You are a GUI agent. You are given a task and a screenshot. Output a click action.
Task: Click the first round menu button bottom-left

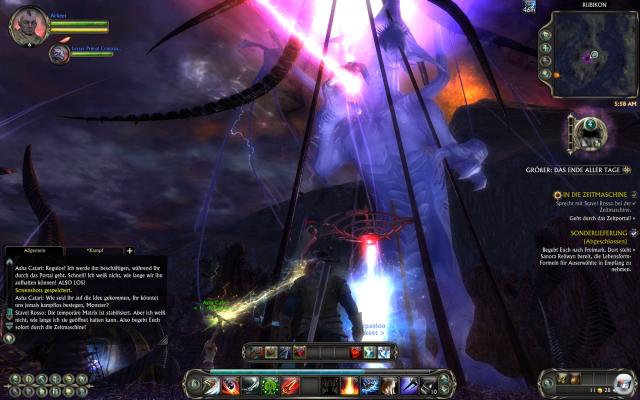click(13, 379)
